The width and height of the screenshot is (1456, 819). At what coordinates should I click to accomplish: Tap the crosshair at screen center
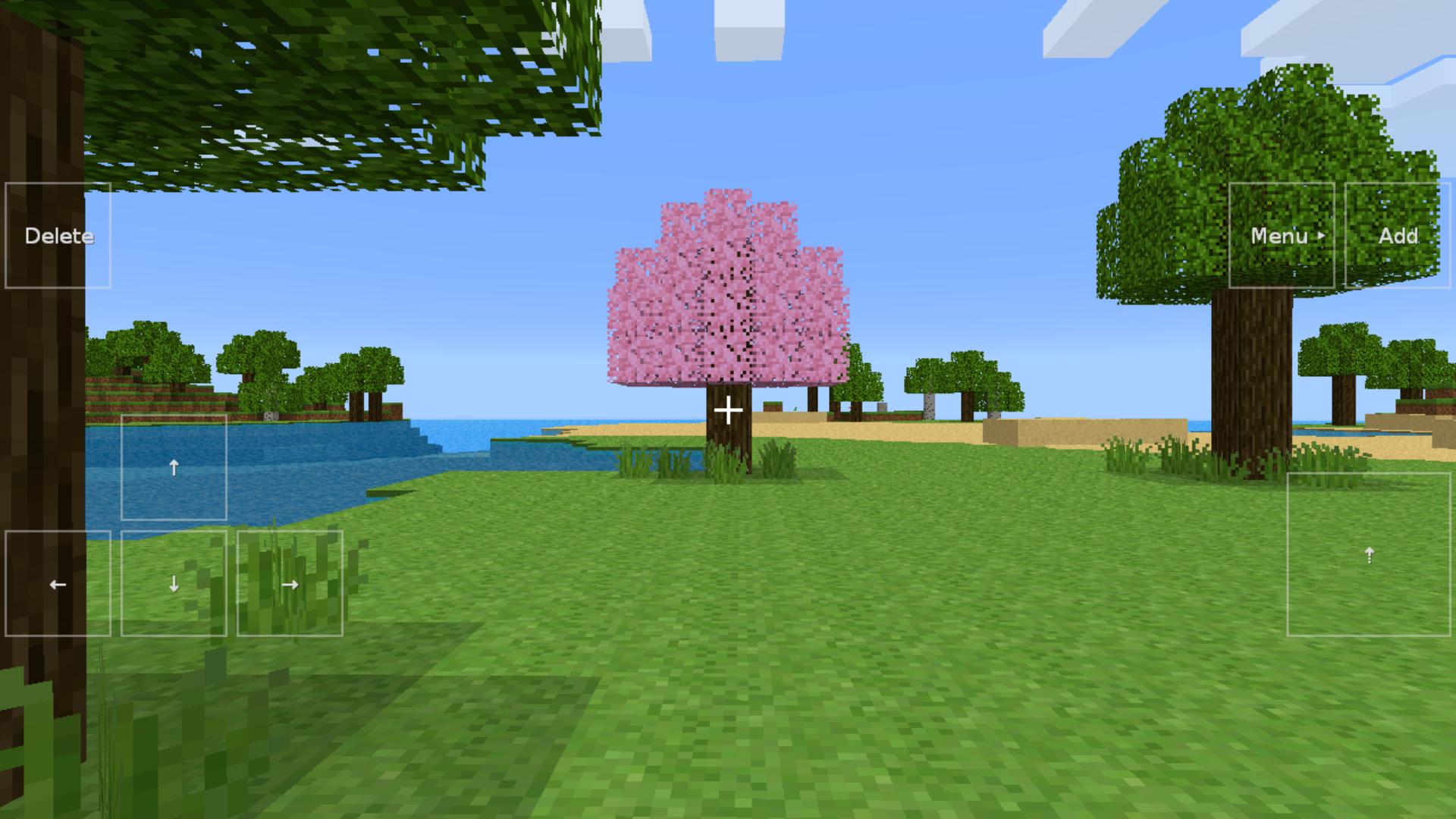pyautogui.click(x=728, y=409)
